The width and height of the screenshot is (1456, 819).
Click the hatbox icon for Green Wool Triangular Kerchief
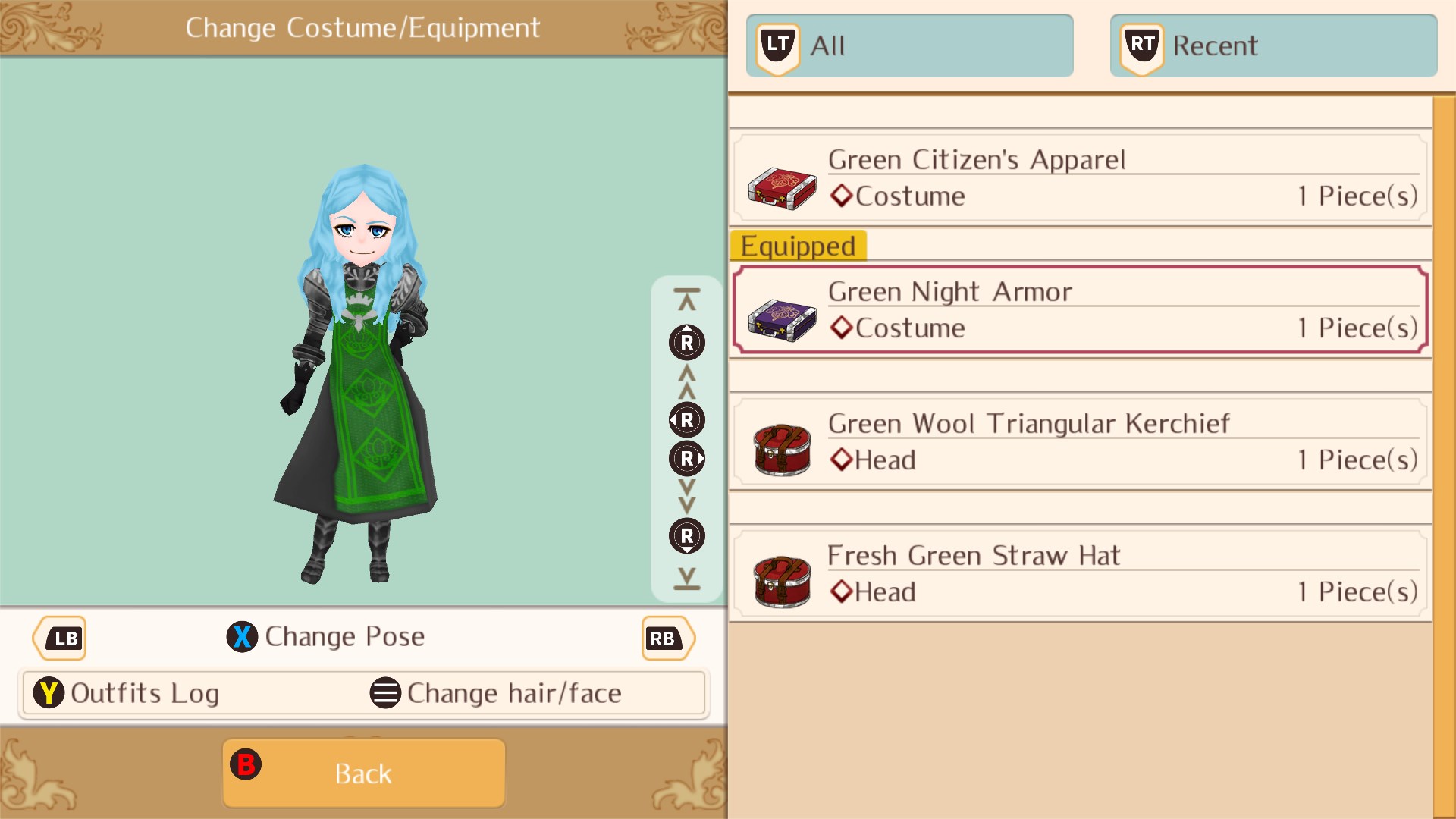783,452
